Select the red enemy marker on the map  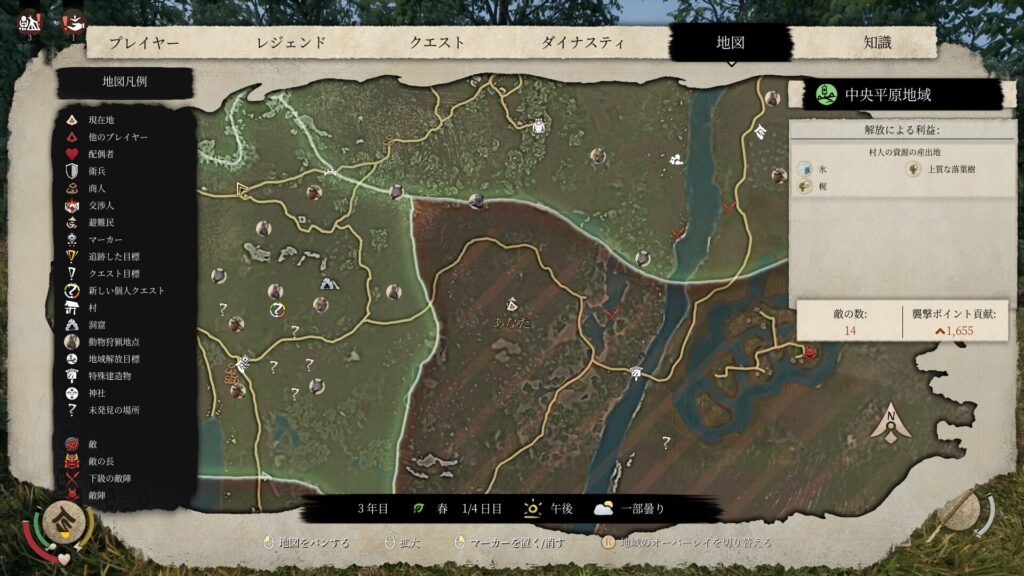tap(809, 352)
